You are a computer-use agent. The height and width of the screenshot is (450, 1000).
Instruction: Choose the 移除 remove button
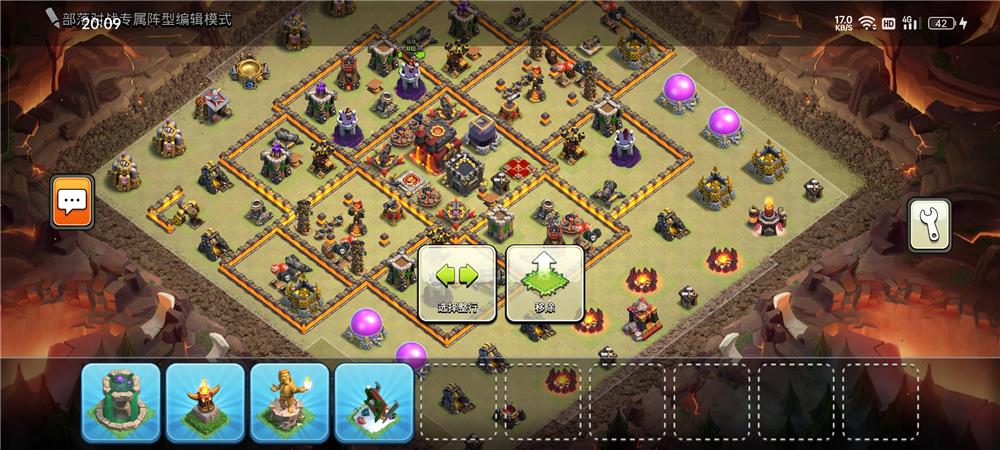click(x=545, y=284)
